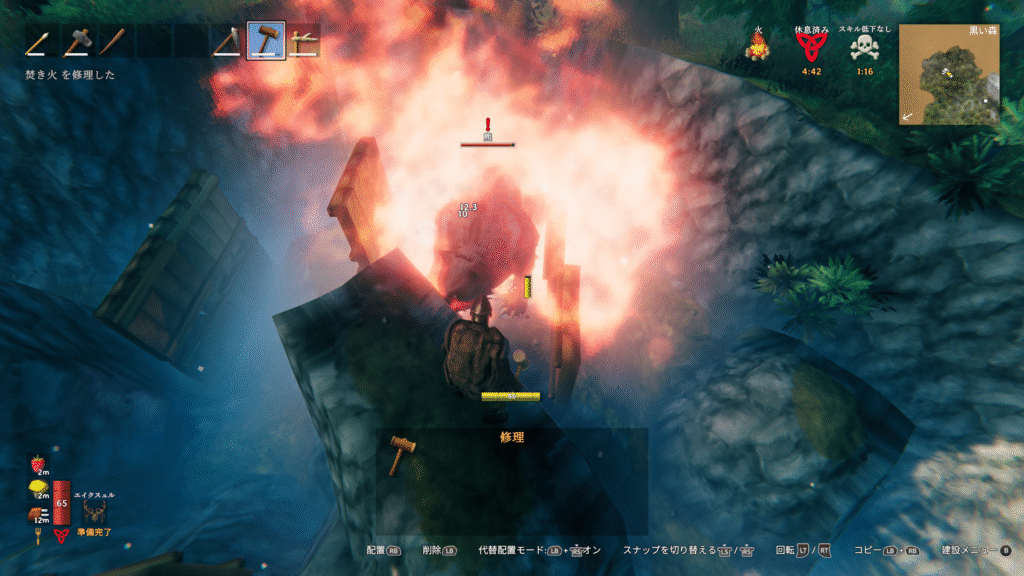The height and width of the screenshot is (576, 1024).
Task: Equip the stone-headed hammer weapon slot
Action: point(79,42)
